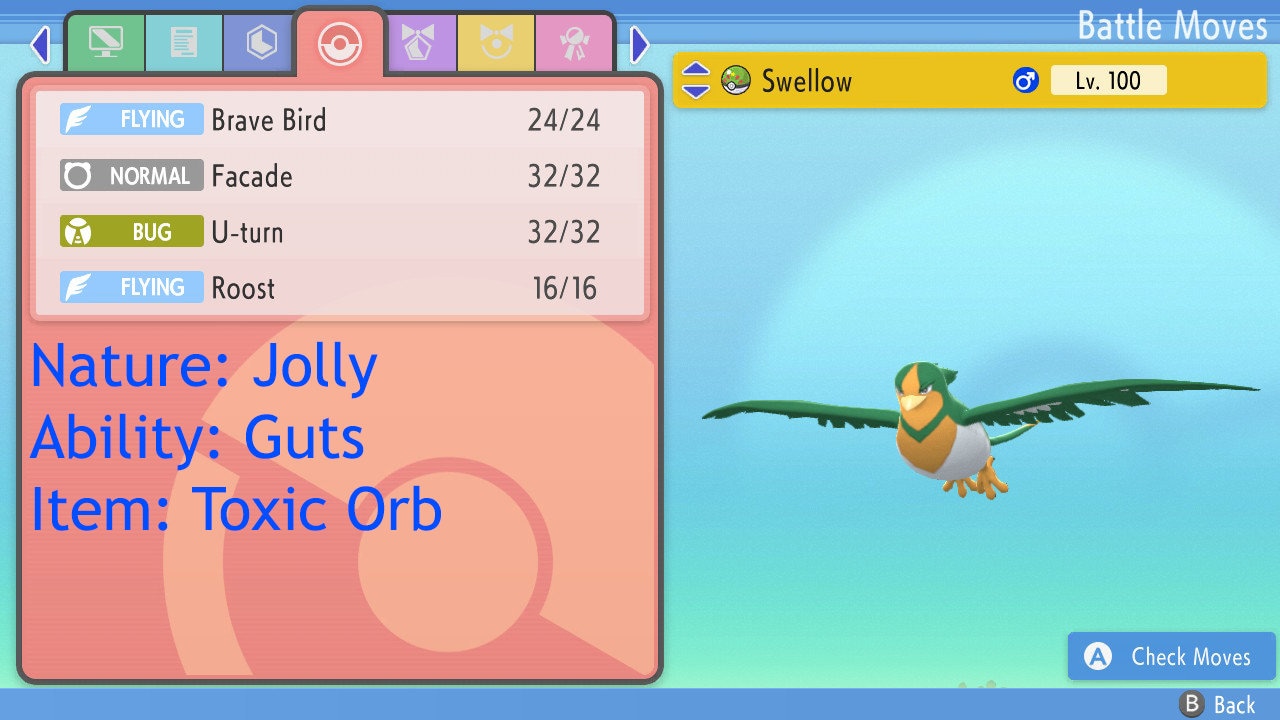Screen dimensions: 1280x720
Task: Click the Back button
Action: coord(1218,704)
